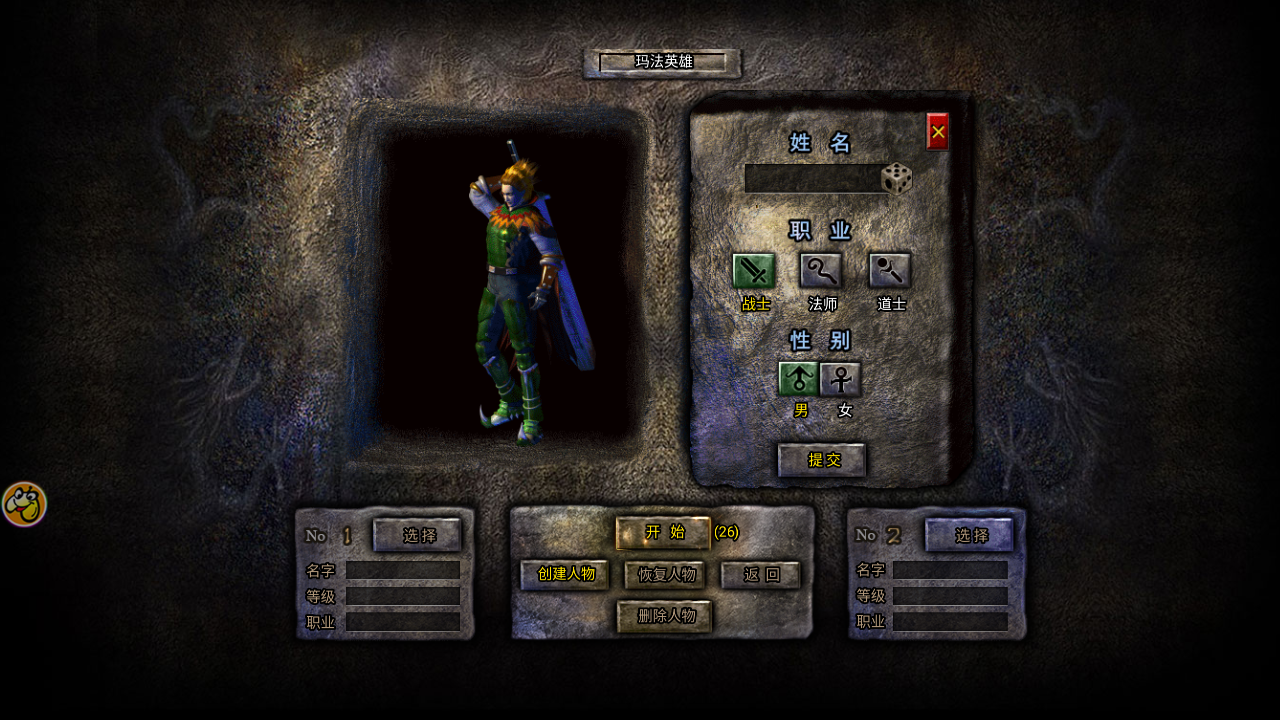1280x720 pixels.
Task: Select character slot No 2 (选择)
Action: [x=970, y=535]
